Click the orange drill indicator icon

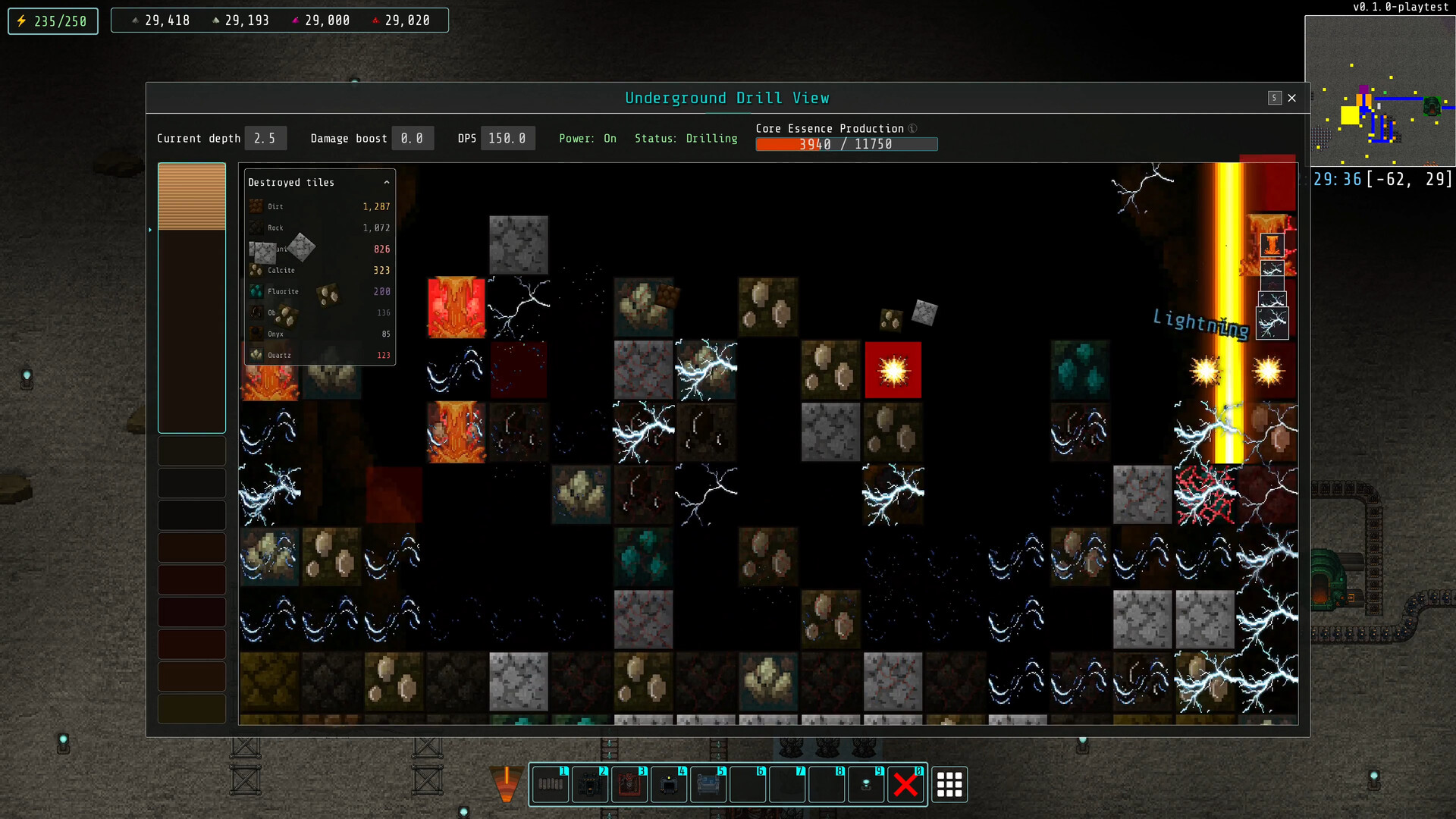coord(506,785)
